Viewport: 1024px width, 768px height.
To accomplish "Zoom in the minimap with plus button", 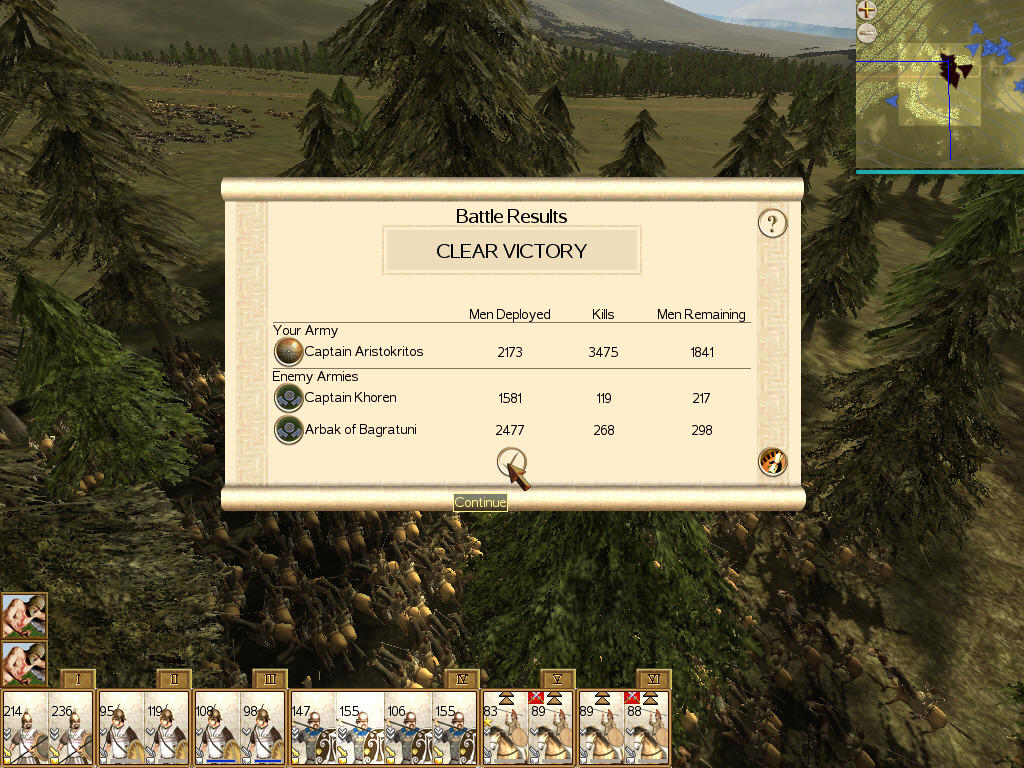I will click(867, 12).
